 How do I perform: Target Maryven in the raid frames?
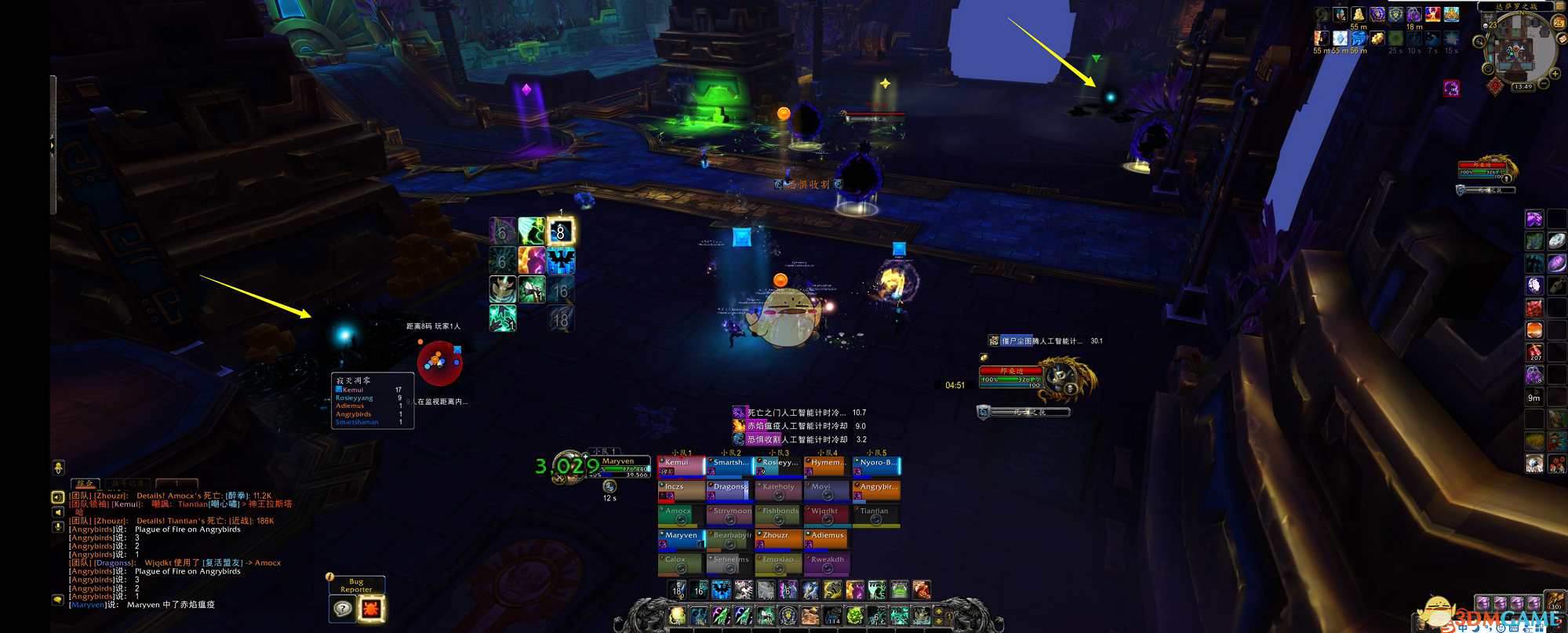pyautogui.click(x=681, y=539)
